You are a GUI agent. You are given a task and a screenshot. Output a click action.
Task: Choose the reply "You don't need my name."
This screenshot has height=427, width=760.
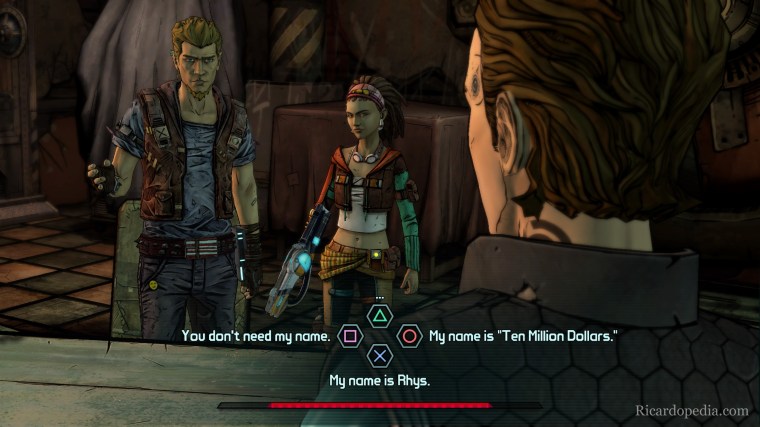[x=256, y=336]
